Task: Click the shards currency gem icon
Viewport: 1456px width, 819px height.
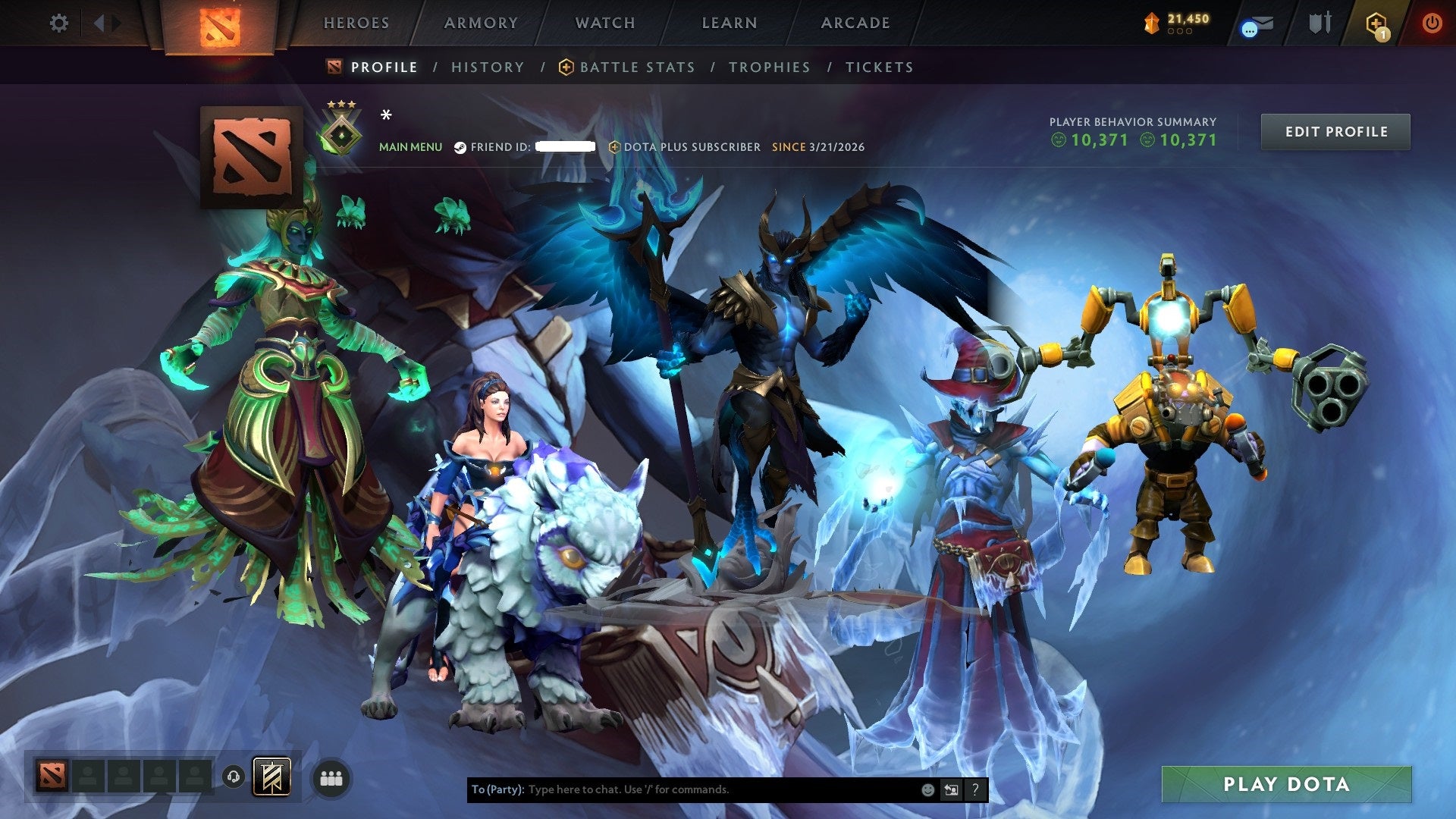Action: coord(1151,23)
